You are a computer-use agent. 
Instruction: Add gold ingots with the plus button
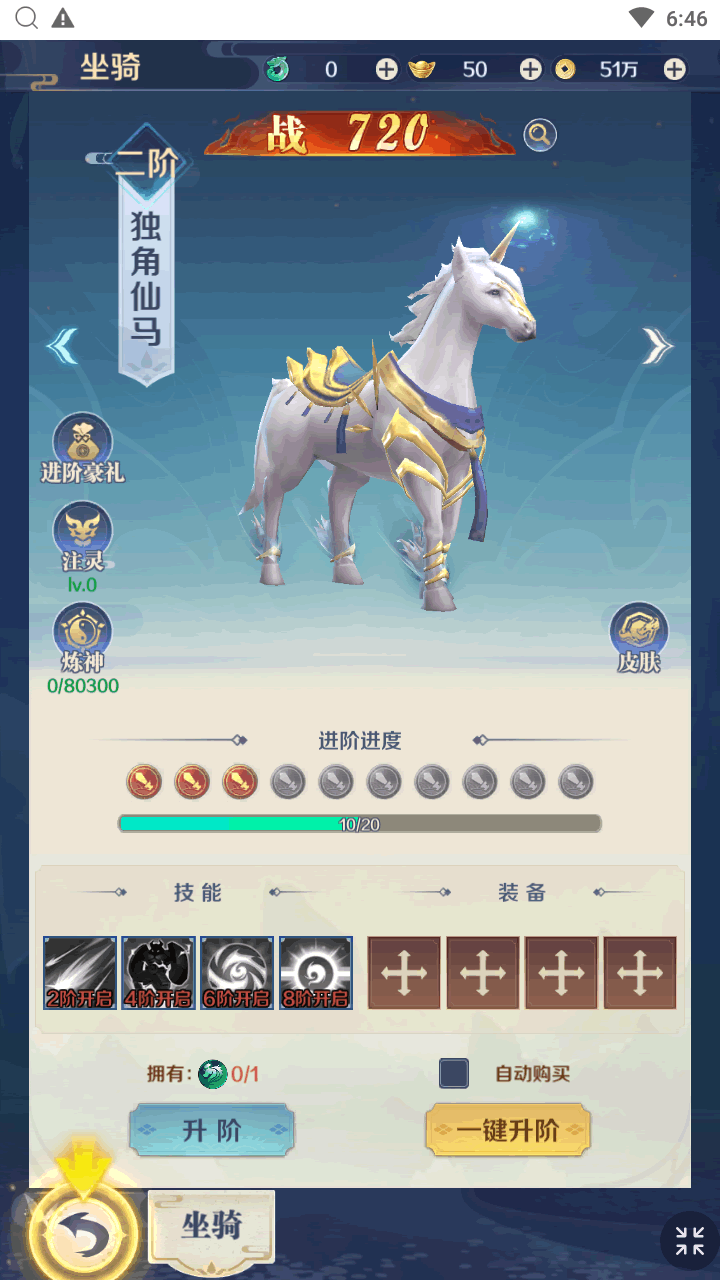coord(530,69)
